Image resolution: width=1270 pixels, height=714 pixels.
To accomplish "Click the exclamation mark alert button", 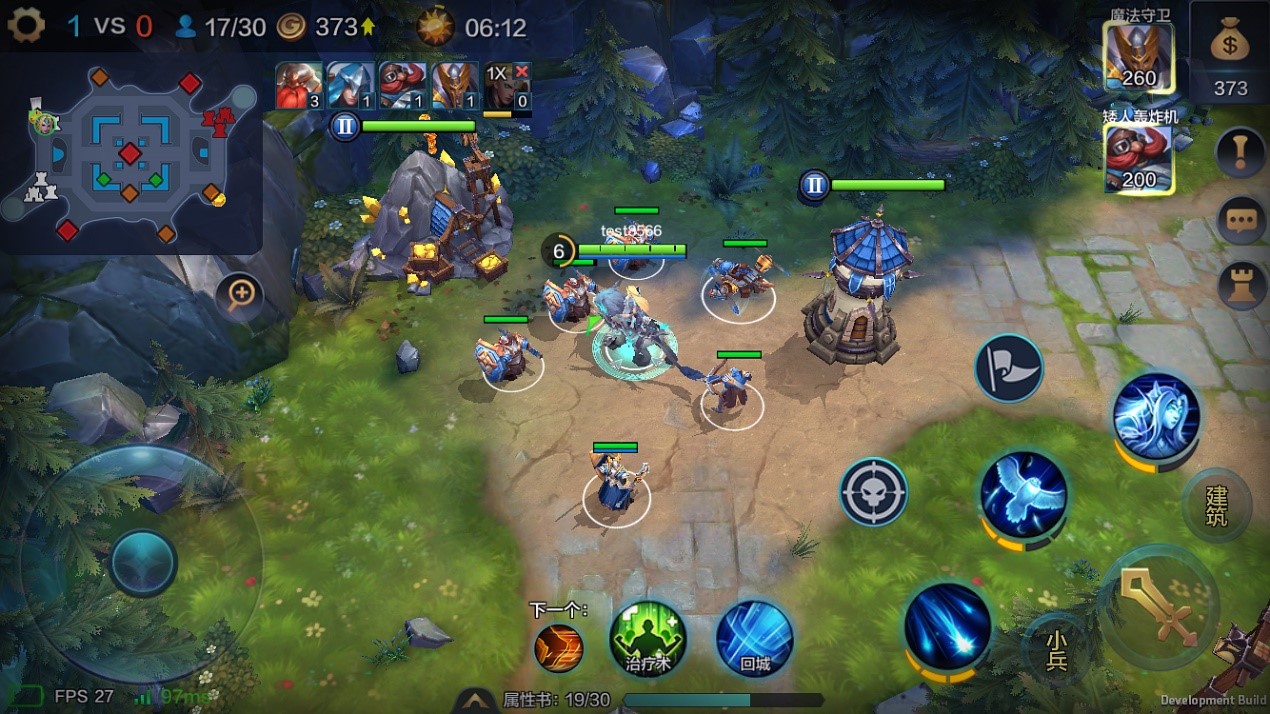I will pos(1241,153).
